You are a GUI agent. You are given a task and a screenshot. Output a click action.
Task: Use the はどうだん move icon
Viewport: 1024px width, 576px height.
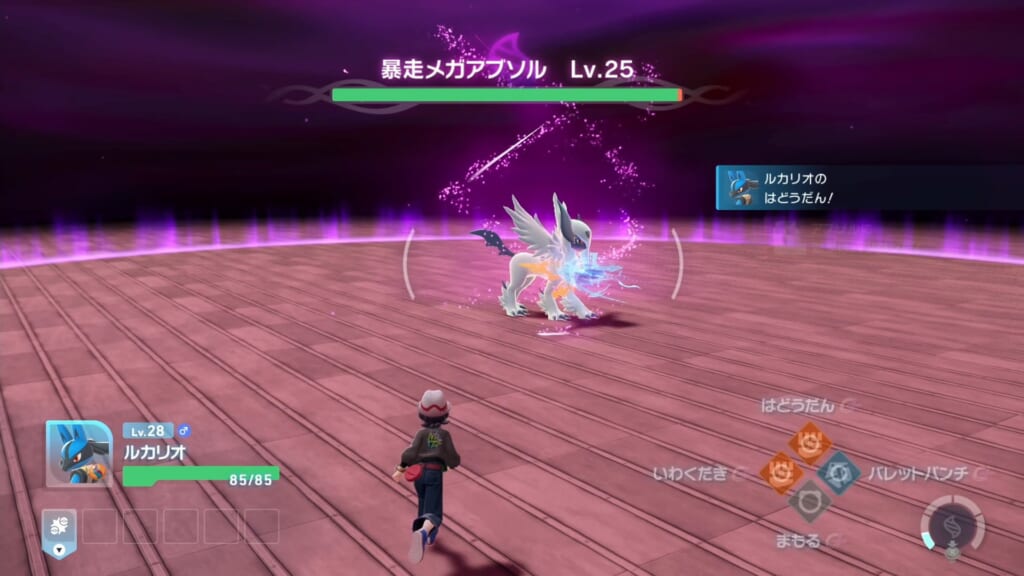[808, 441]
